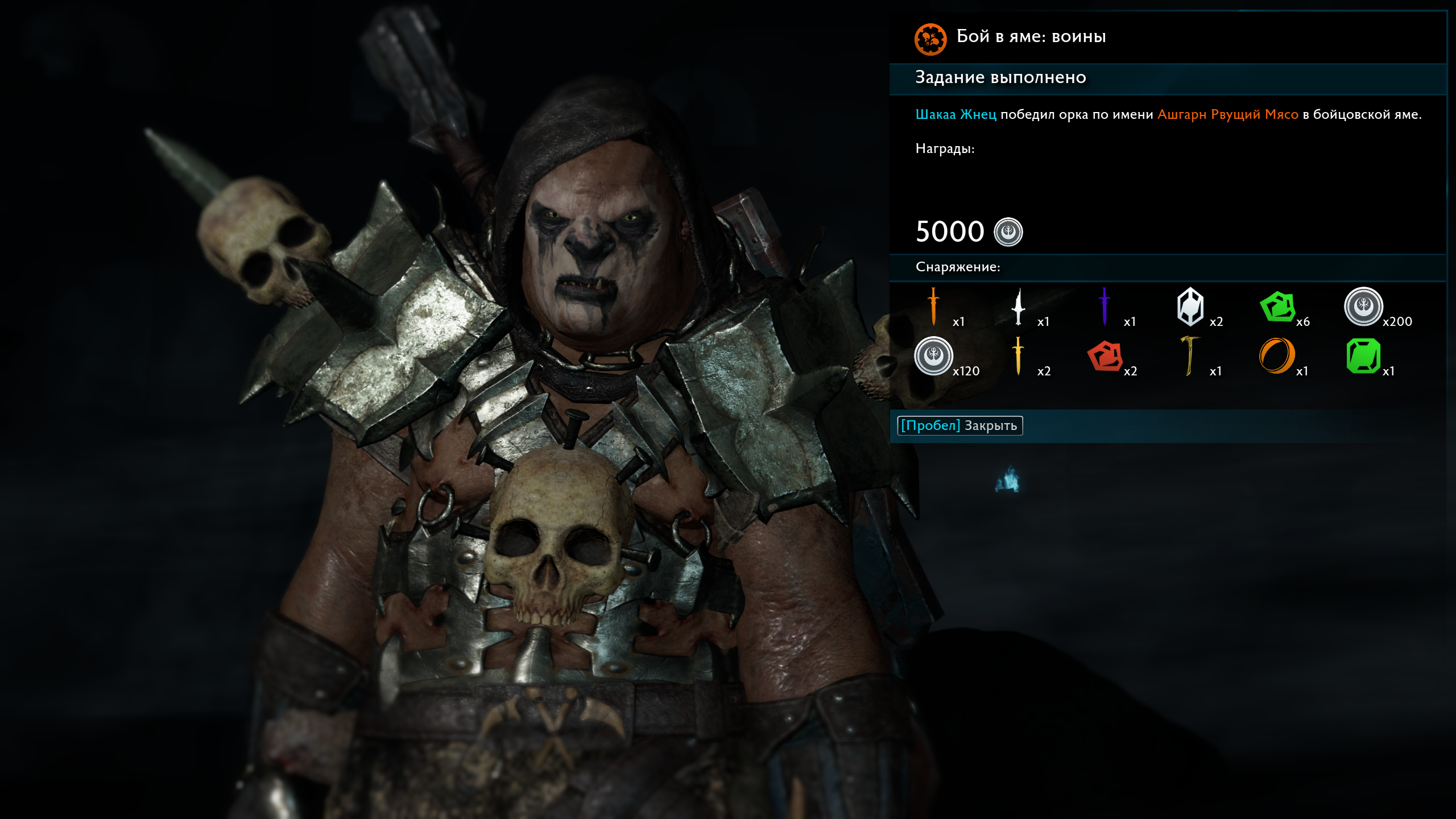The width and height of the screenshot is (1456, 819).
Task: Close the mission completed panel
Action: (x=959, y=425)
